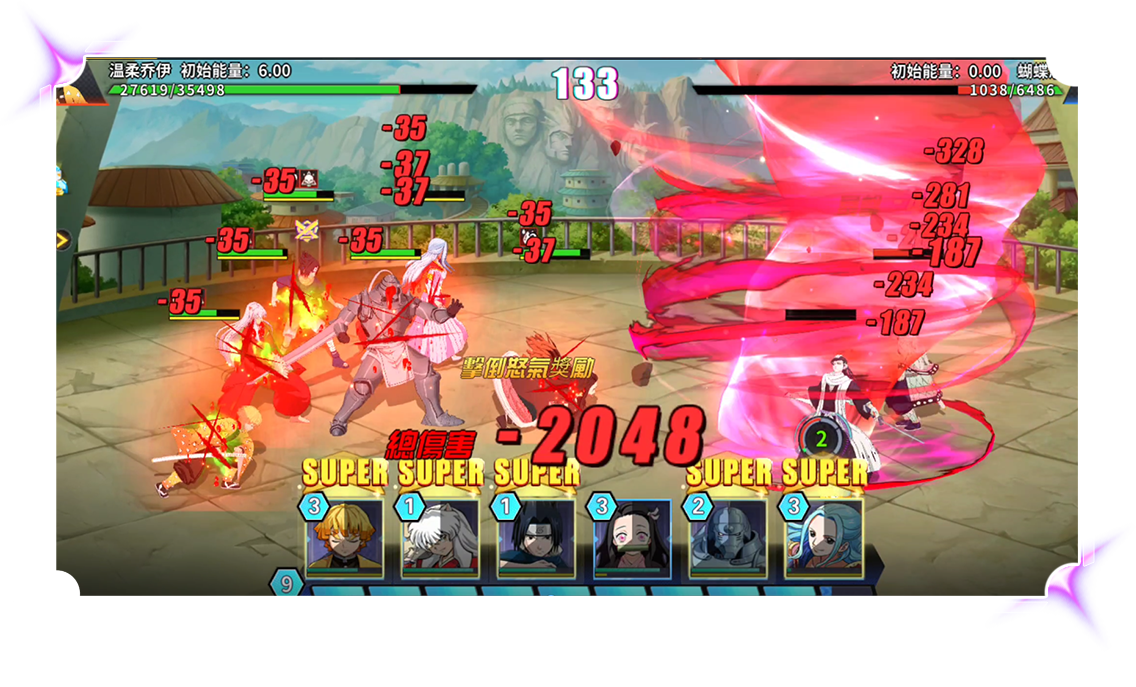Expand the yellow arrow side panel
Screen dimensions: 1136x687
point(63,240)
